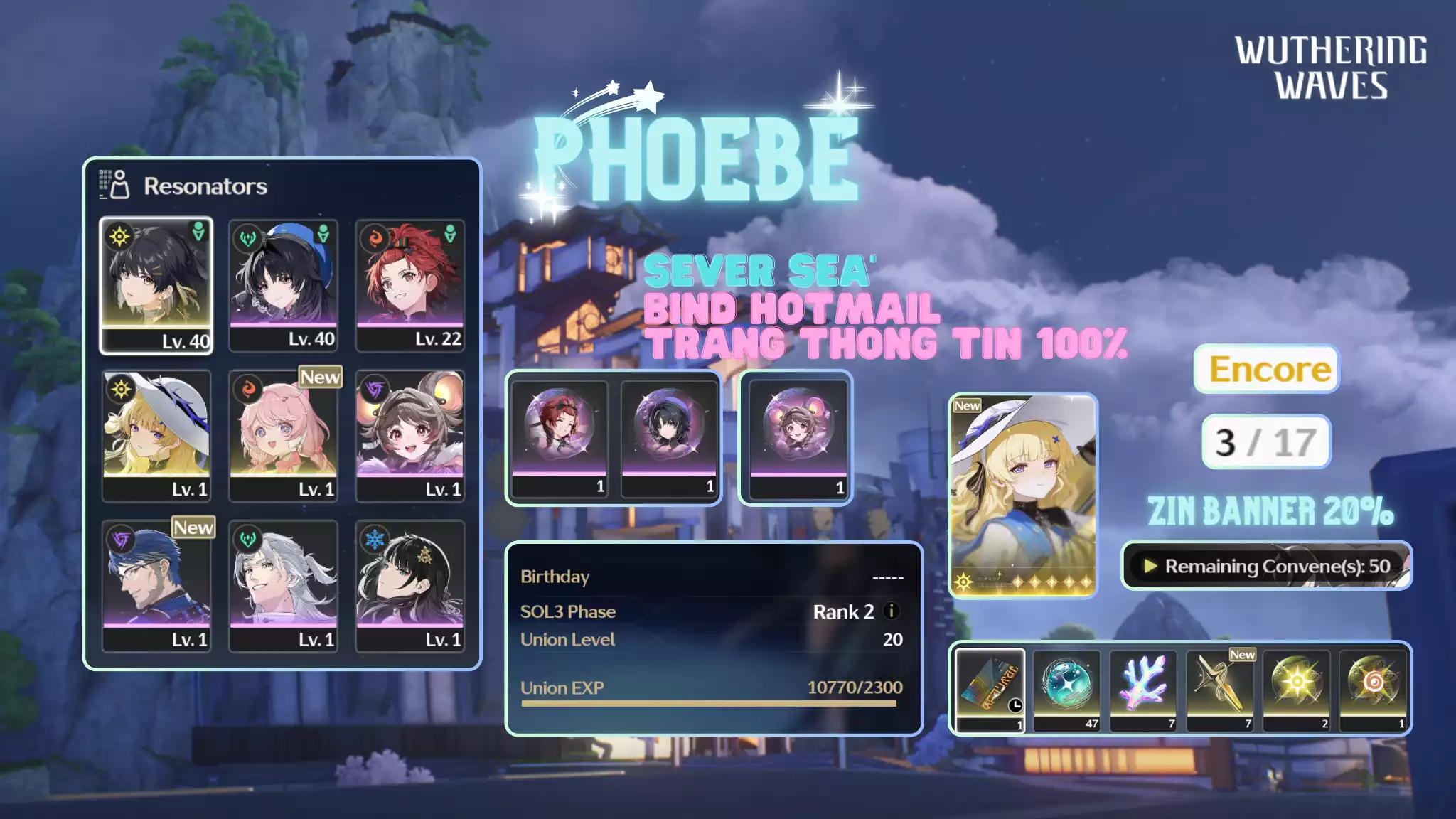Open the Resonators panel header icon
1456x819 pixels.
coord(114,185)
